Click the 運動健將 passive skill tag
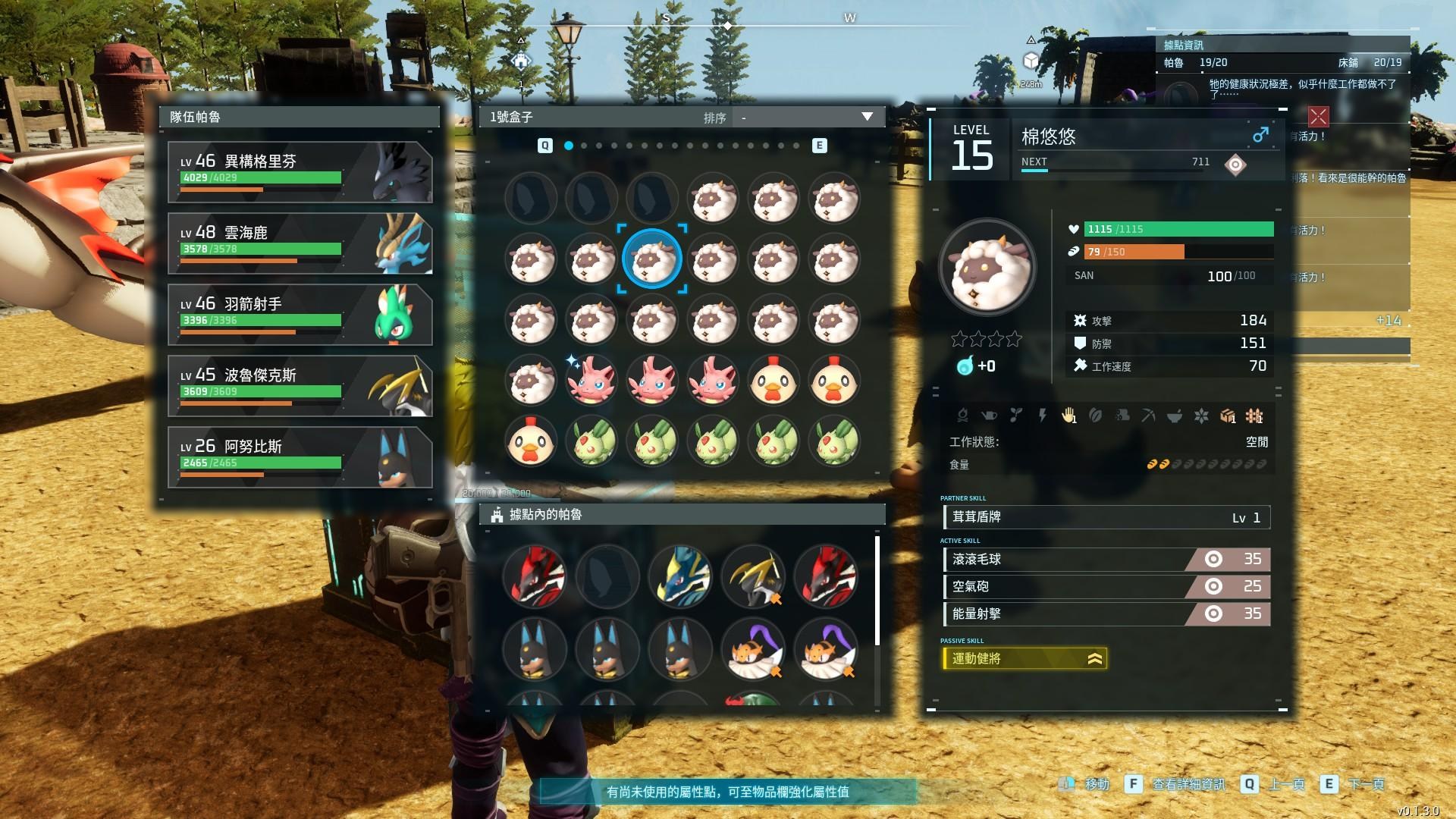Viewport: 1456px width, 819px height. pos(1024,659)
